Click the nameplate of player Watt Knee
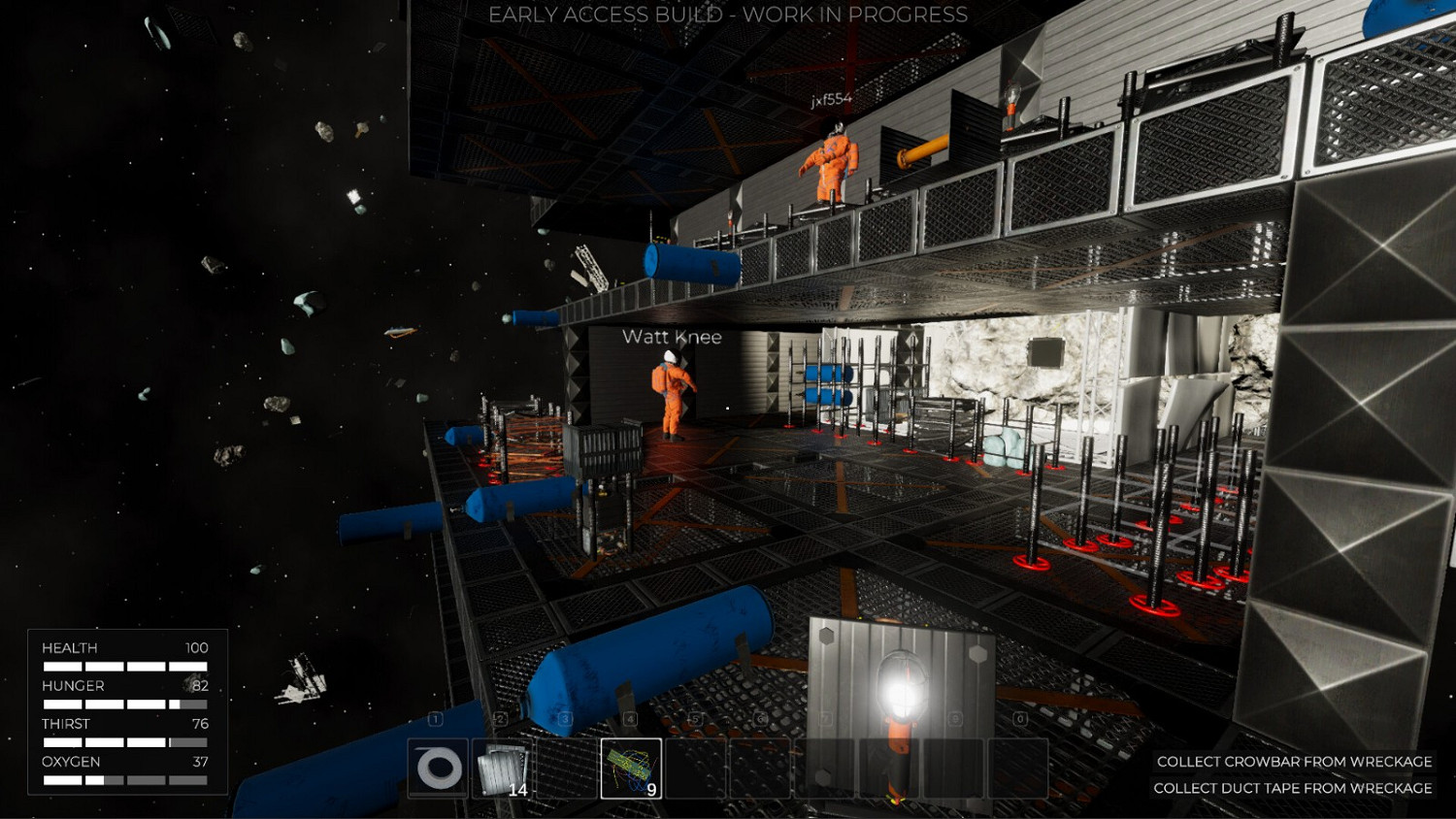Viewport: 1456px width, 819px height. pos(673,337)
